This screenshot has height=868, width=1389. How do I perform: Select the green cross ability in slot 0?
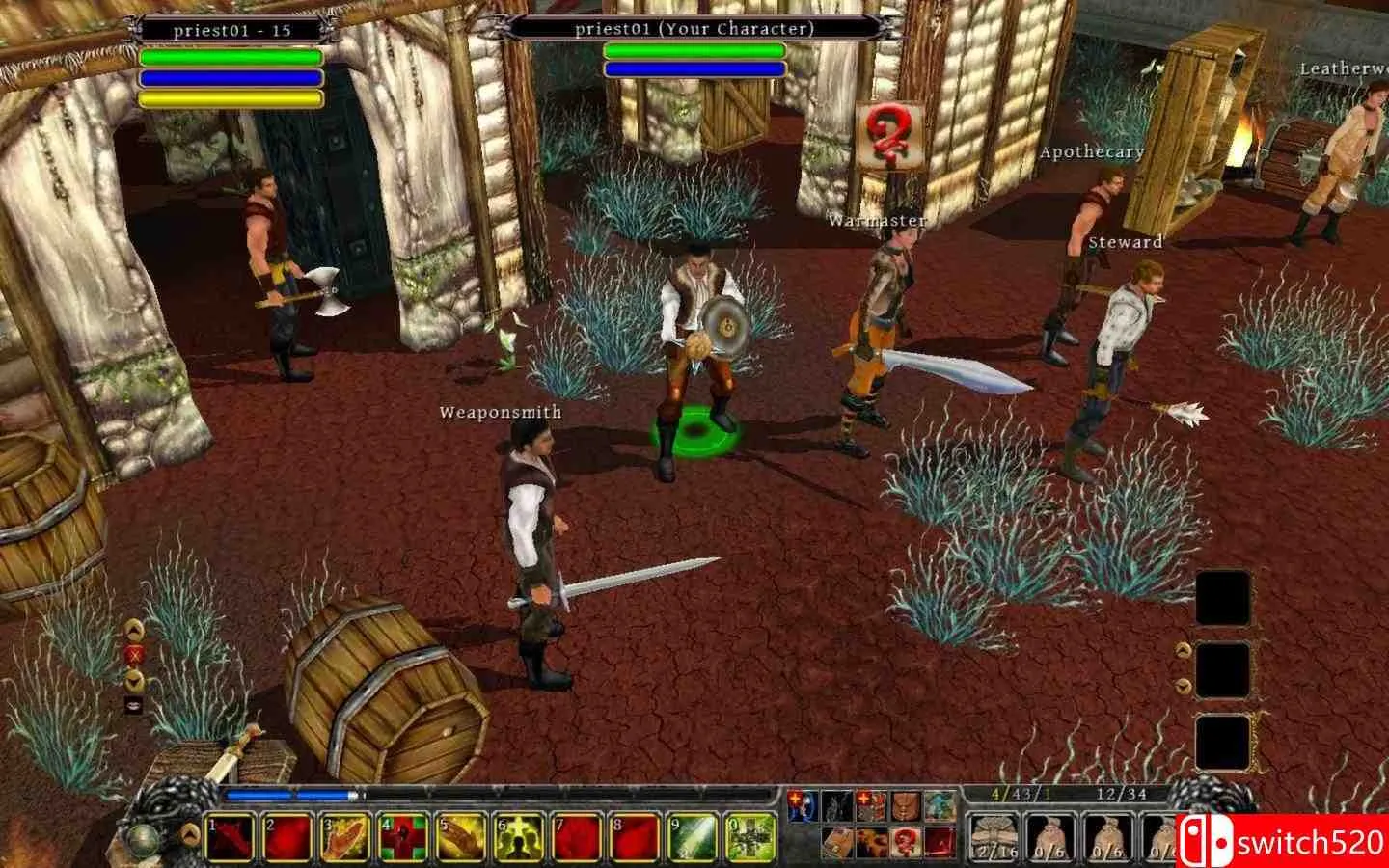click(751, 837)
